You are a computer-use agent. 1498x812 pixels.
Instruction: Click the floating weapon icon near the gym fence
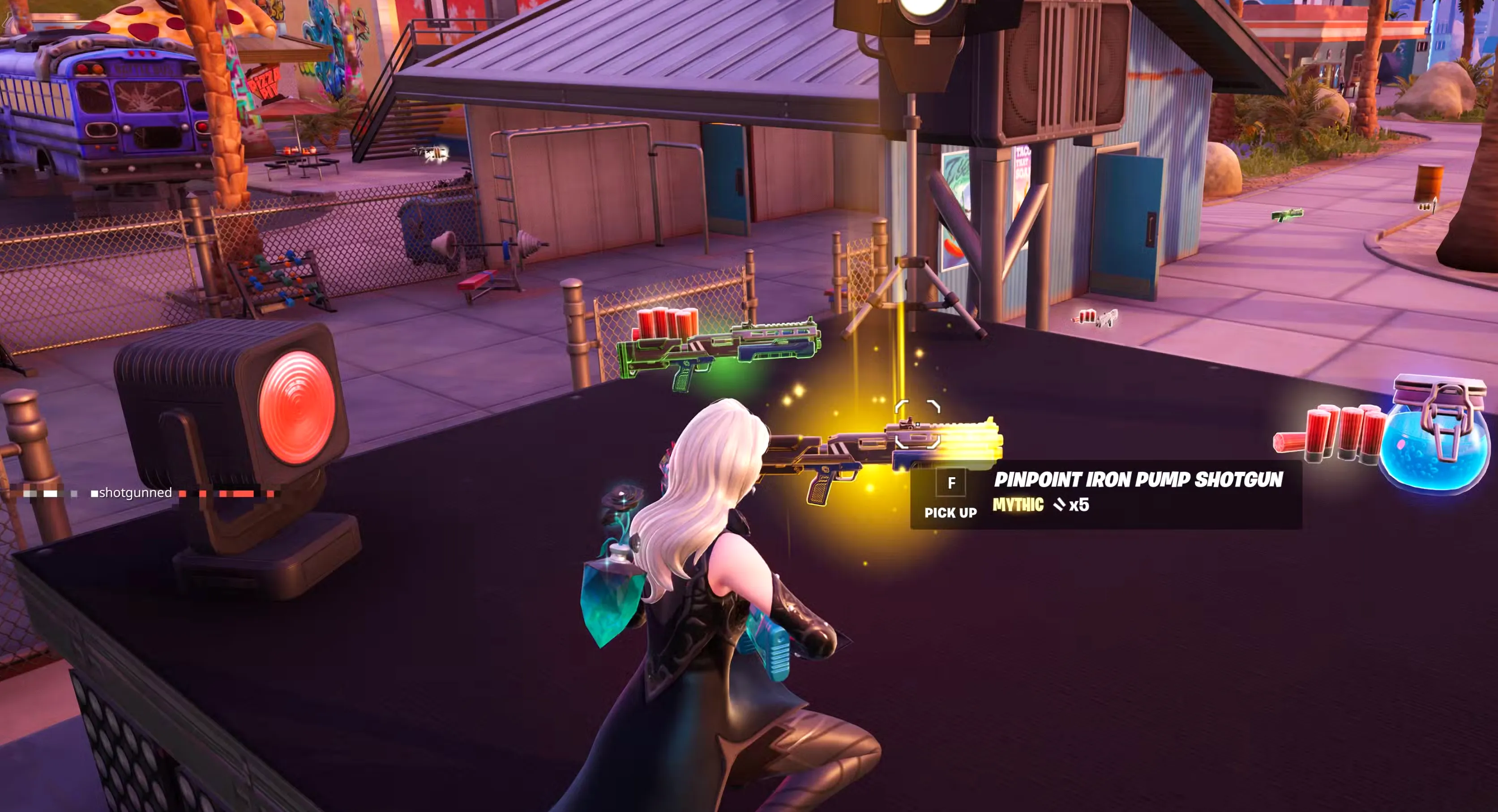(x=428, y=152)
